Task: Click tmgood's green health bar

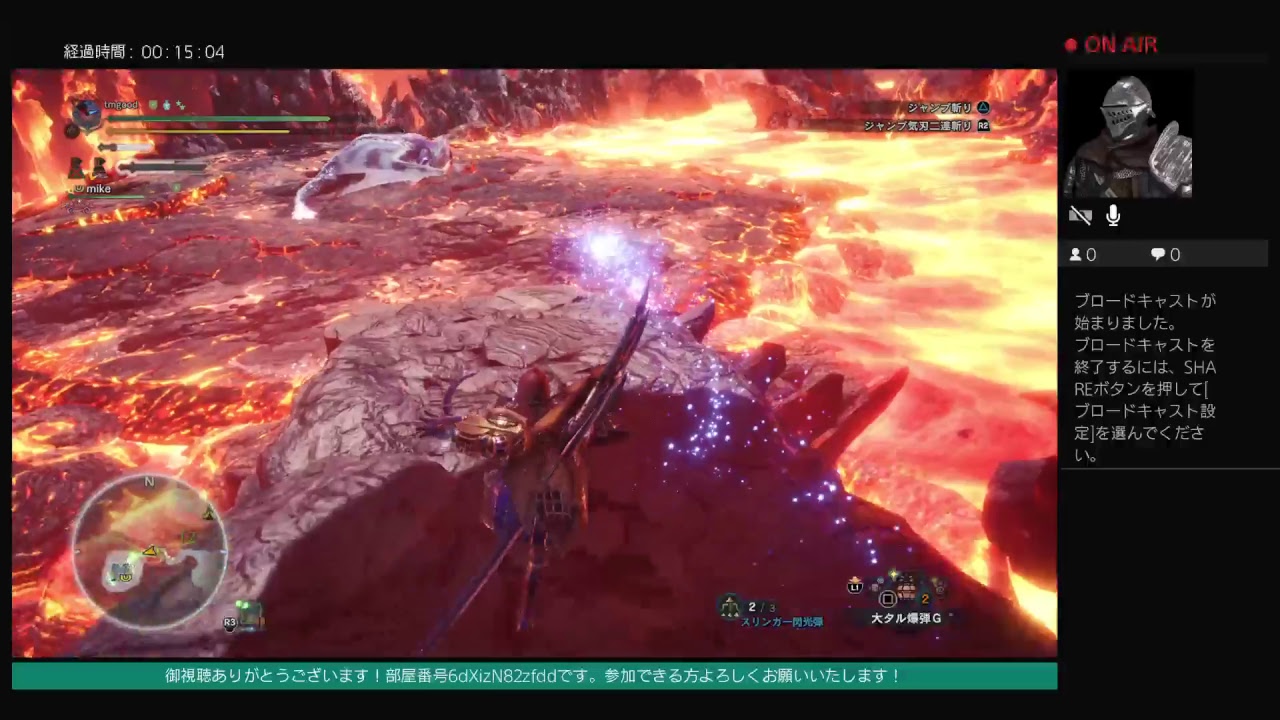Action: pos(218,118)
